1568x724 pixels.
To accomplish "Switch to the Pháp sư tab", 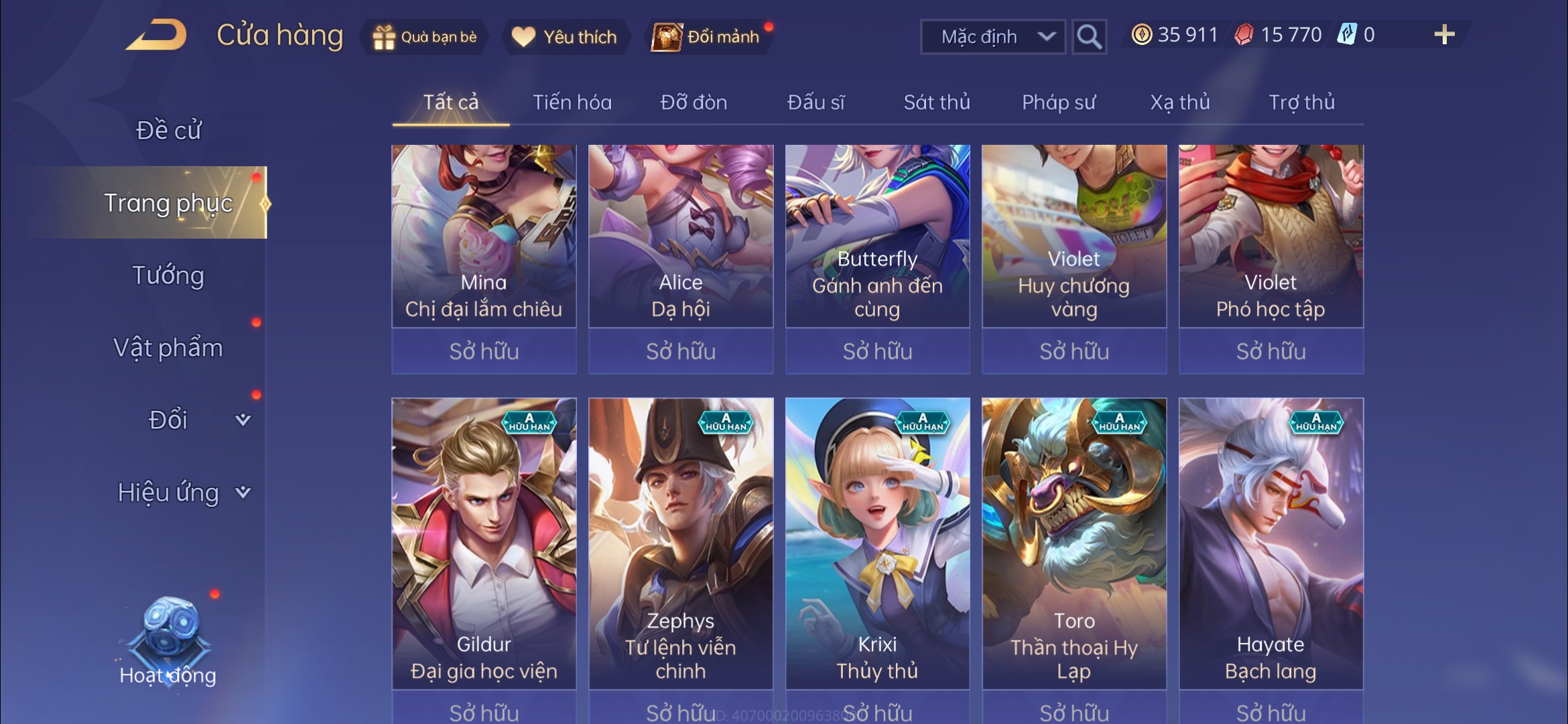I will 1058,103.
